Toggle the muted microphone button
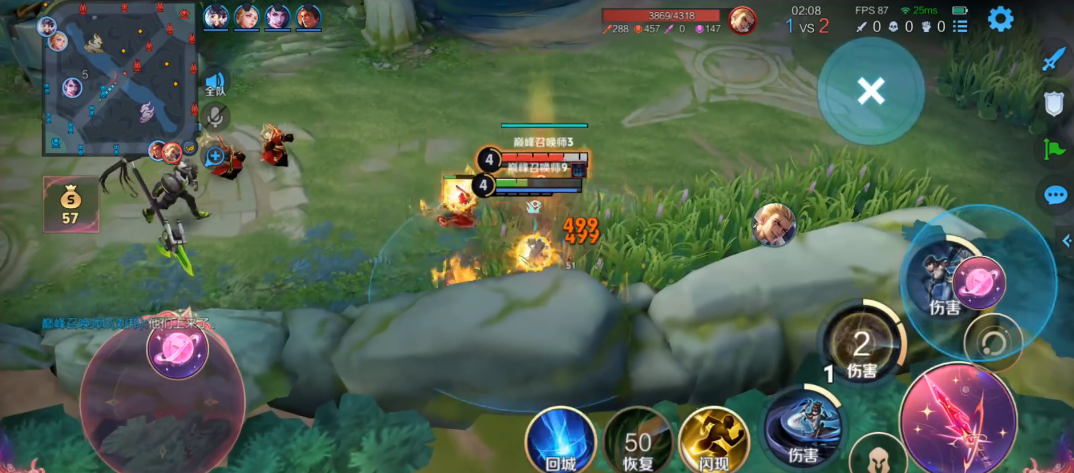The height and width of the screenshot is (473, 1074). tap(215, 117)
